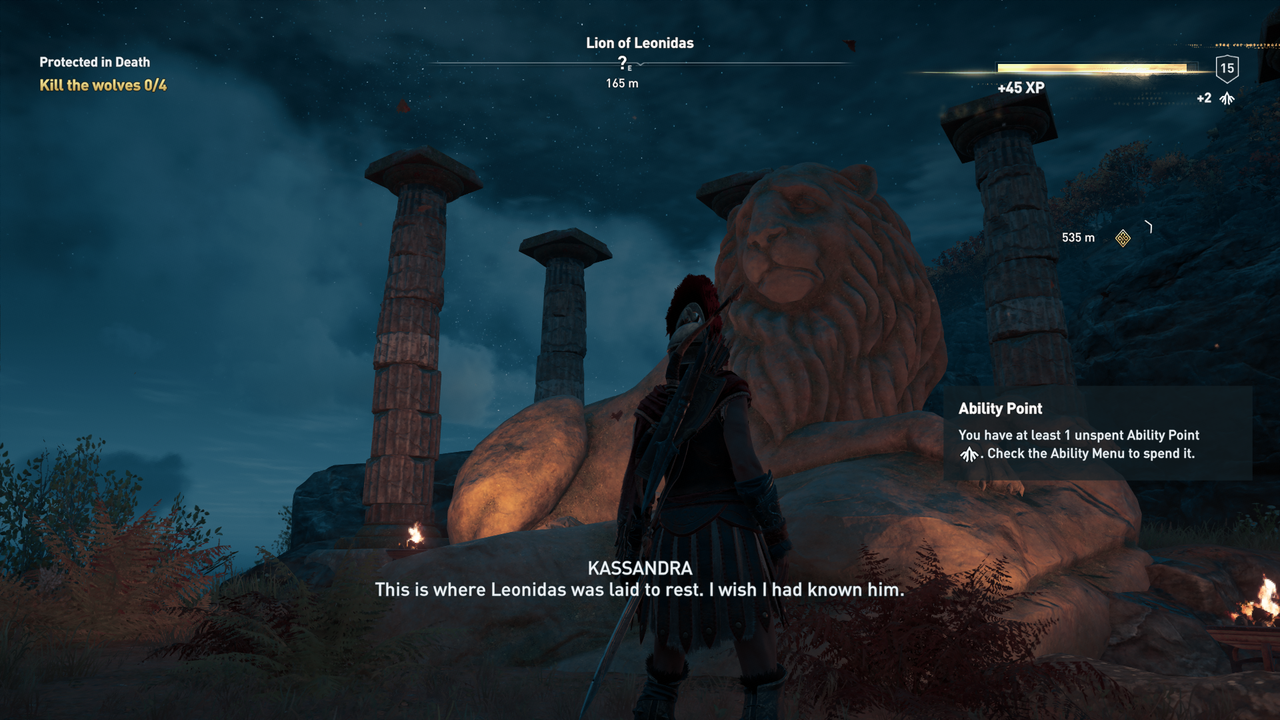
Task: Open the Protected in Death quest tracker
Action: coord(94,62)
